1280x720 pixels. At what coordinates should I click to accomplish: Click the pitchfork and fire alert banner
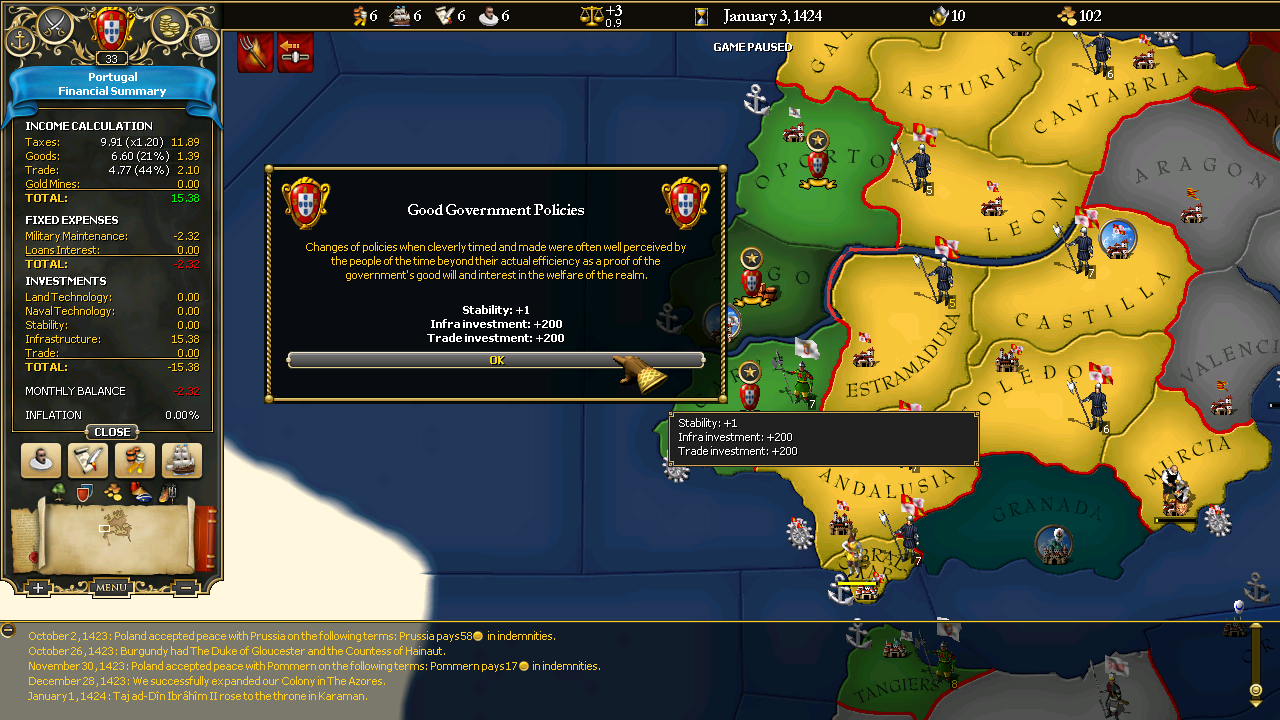(255, 53)
